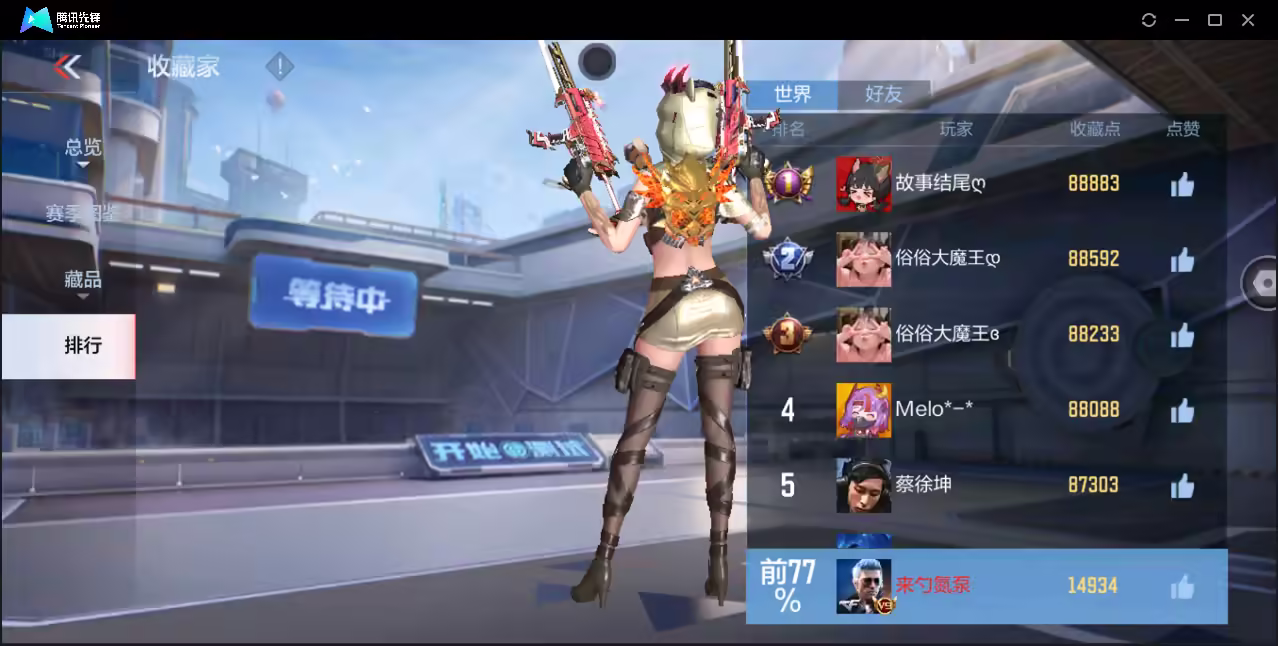The width and height of the screenshot is (1278, 646).
Task: Open the collector info exclamation icon
Action: coord(280,67)
